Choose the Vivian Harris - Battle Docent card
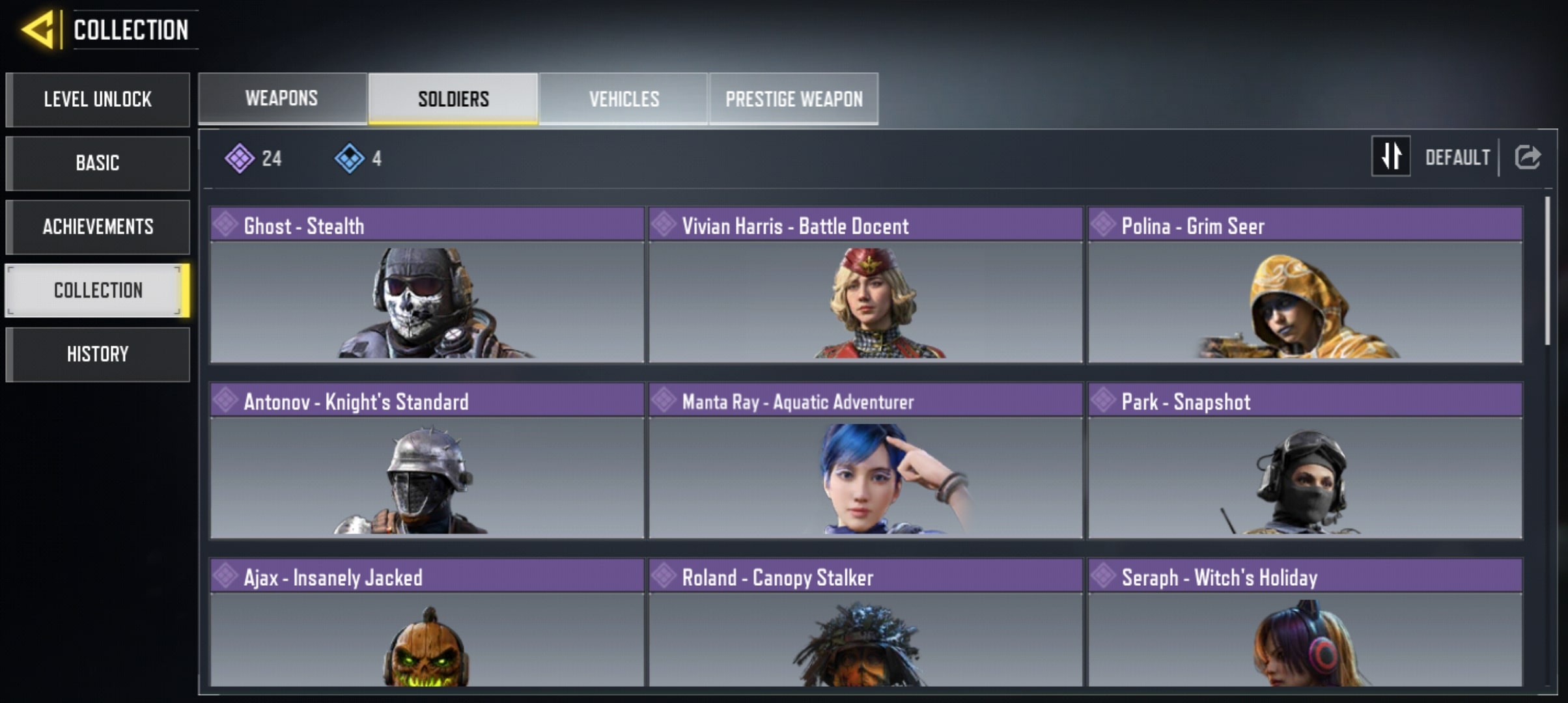 (865, 285)
